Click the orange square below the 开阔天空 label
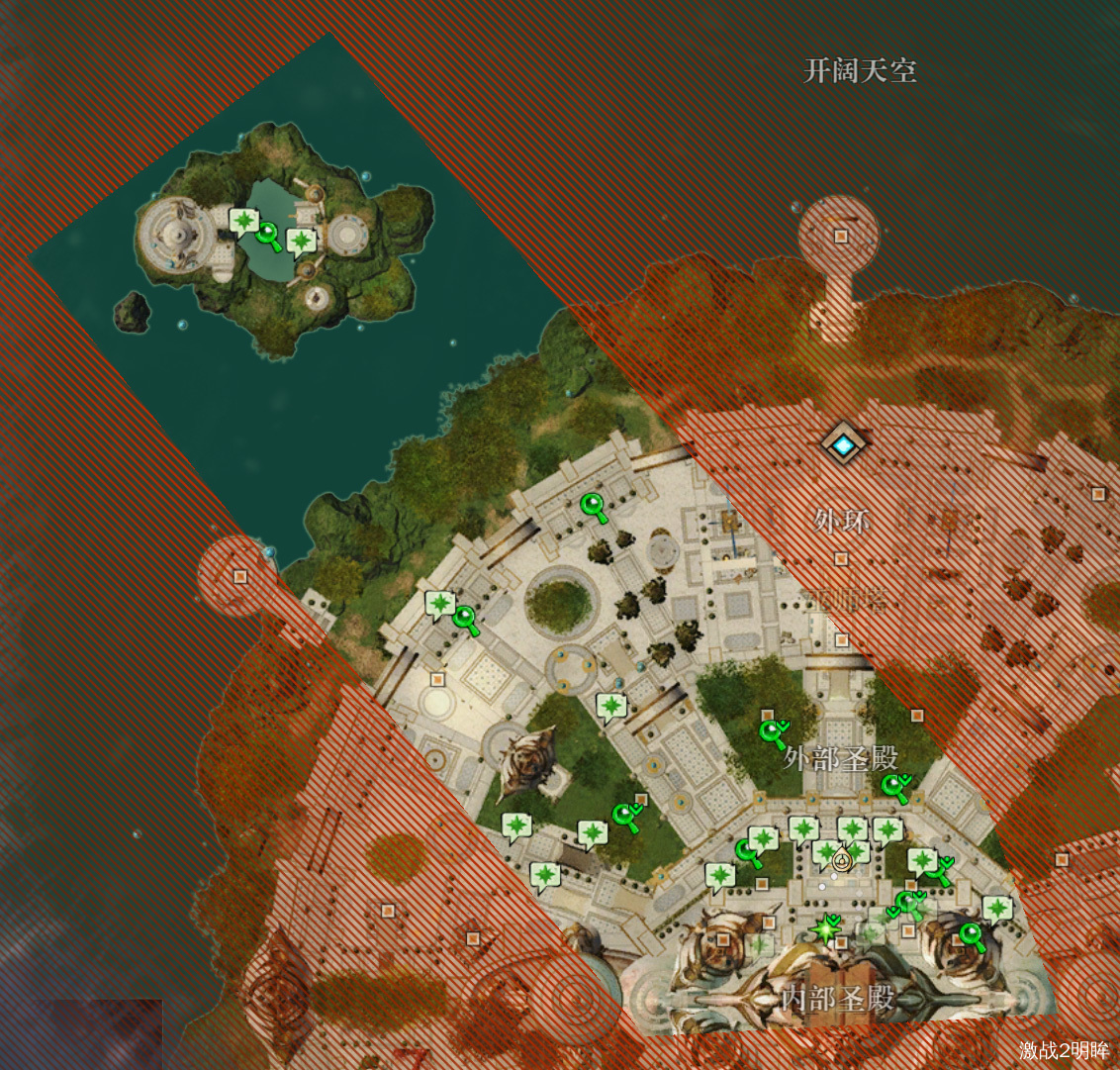 (x=840, y=237)
